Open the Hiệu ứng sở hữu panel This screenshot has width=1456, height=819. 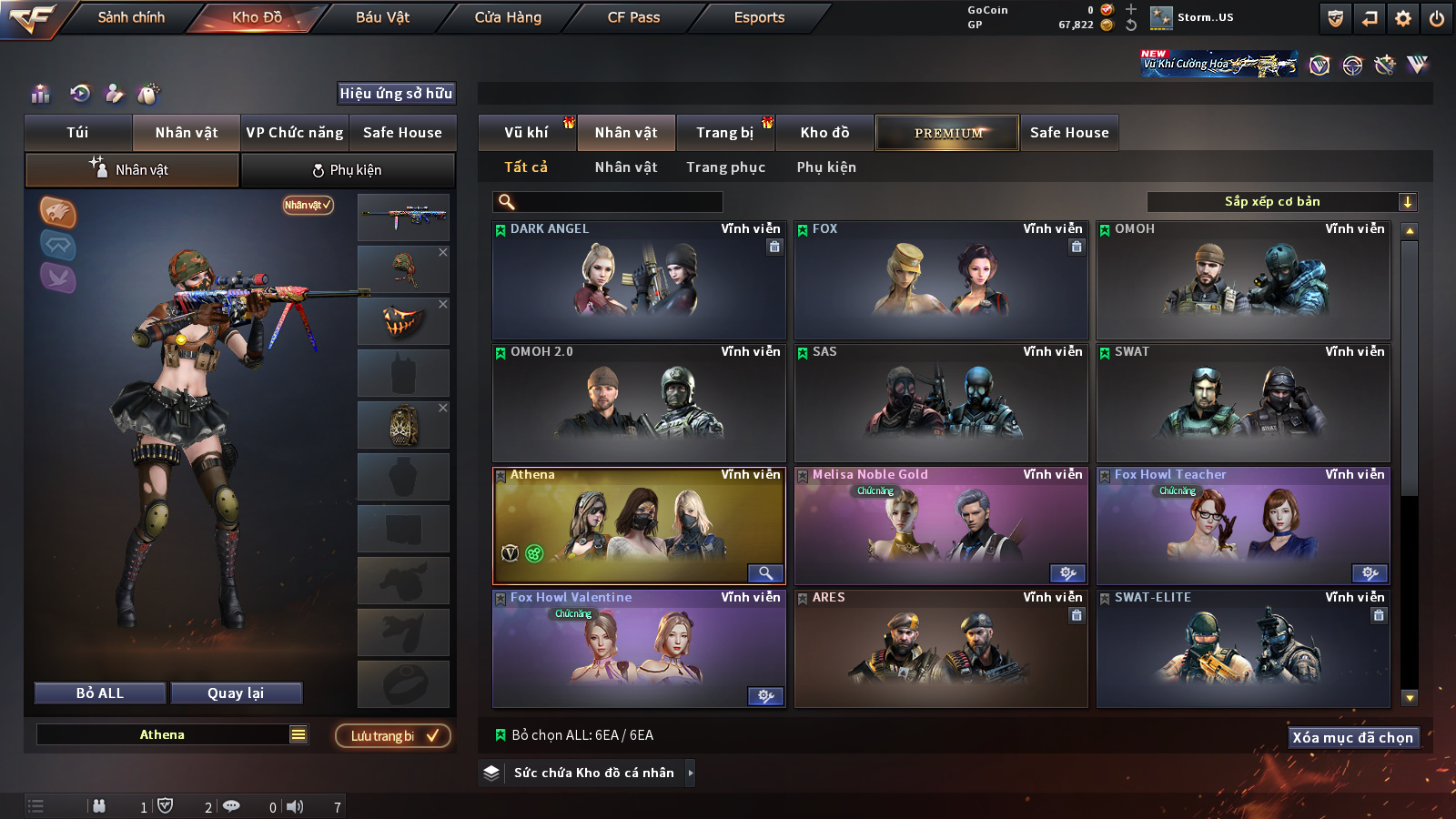(396, 93)
